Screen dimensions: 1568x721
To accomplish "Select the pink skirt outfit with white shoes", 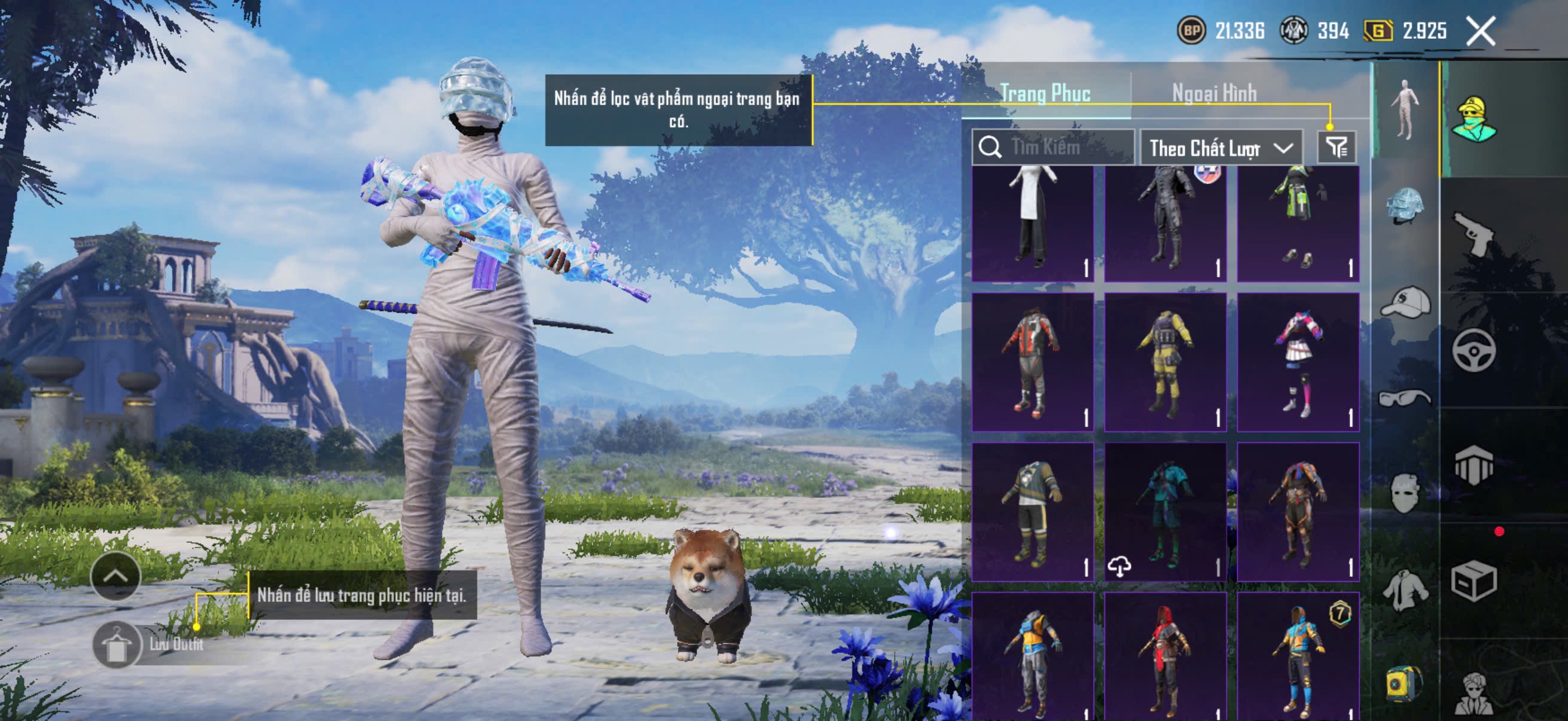I will 1298,363.
